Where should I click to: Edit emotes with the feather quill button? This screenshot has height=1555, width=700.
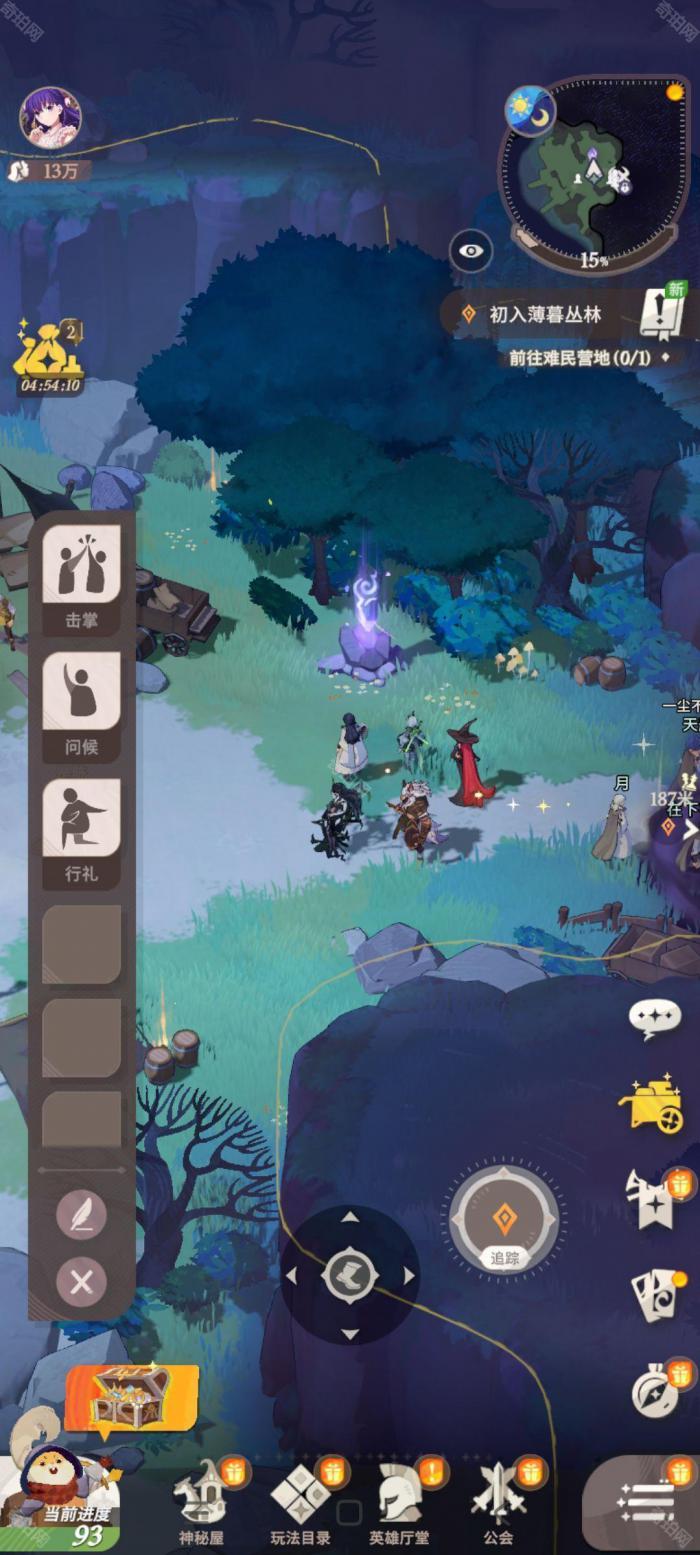(x=82, y=1215)
